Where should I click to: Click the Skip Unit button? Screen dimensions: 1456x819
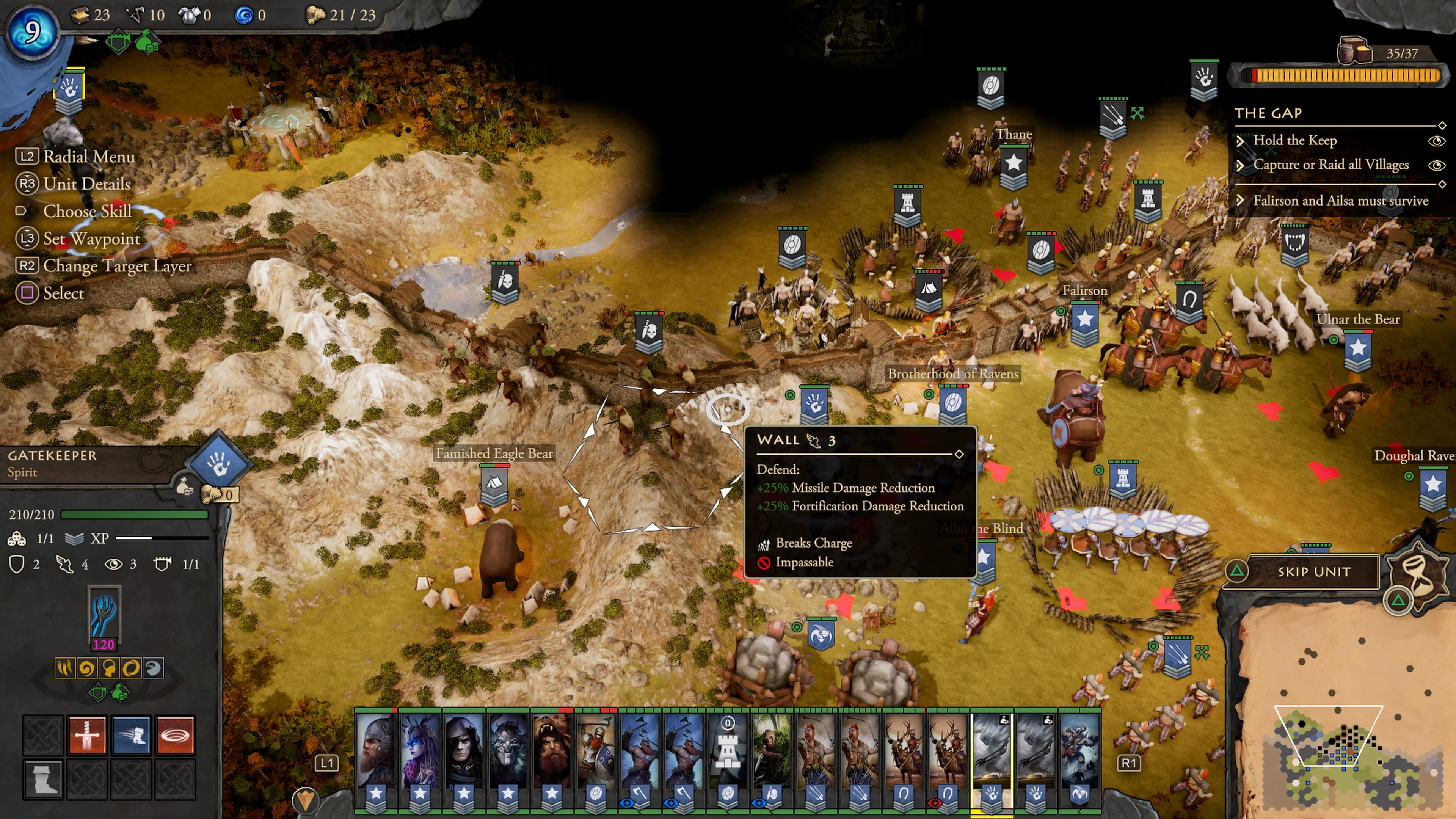coord(1313,571)
